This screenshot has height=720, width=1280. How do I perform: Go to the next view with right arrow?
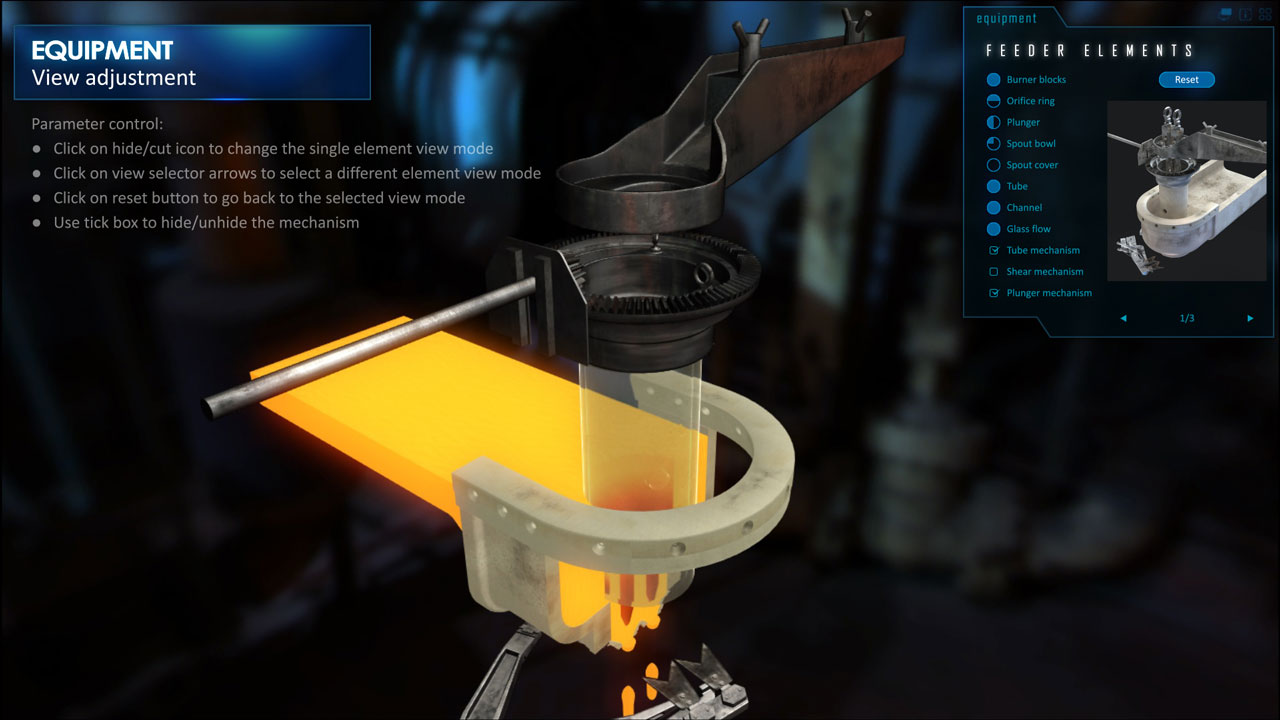[1250, 318]
